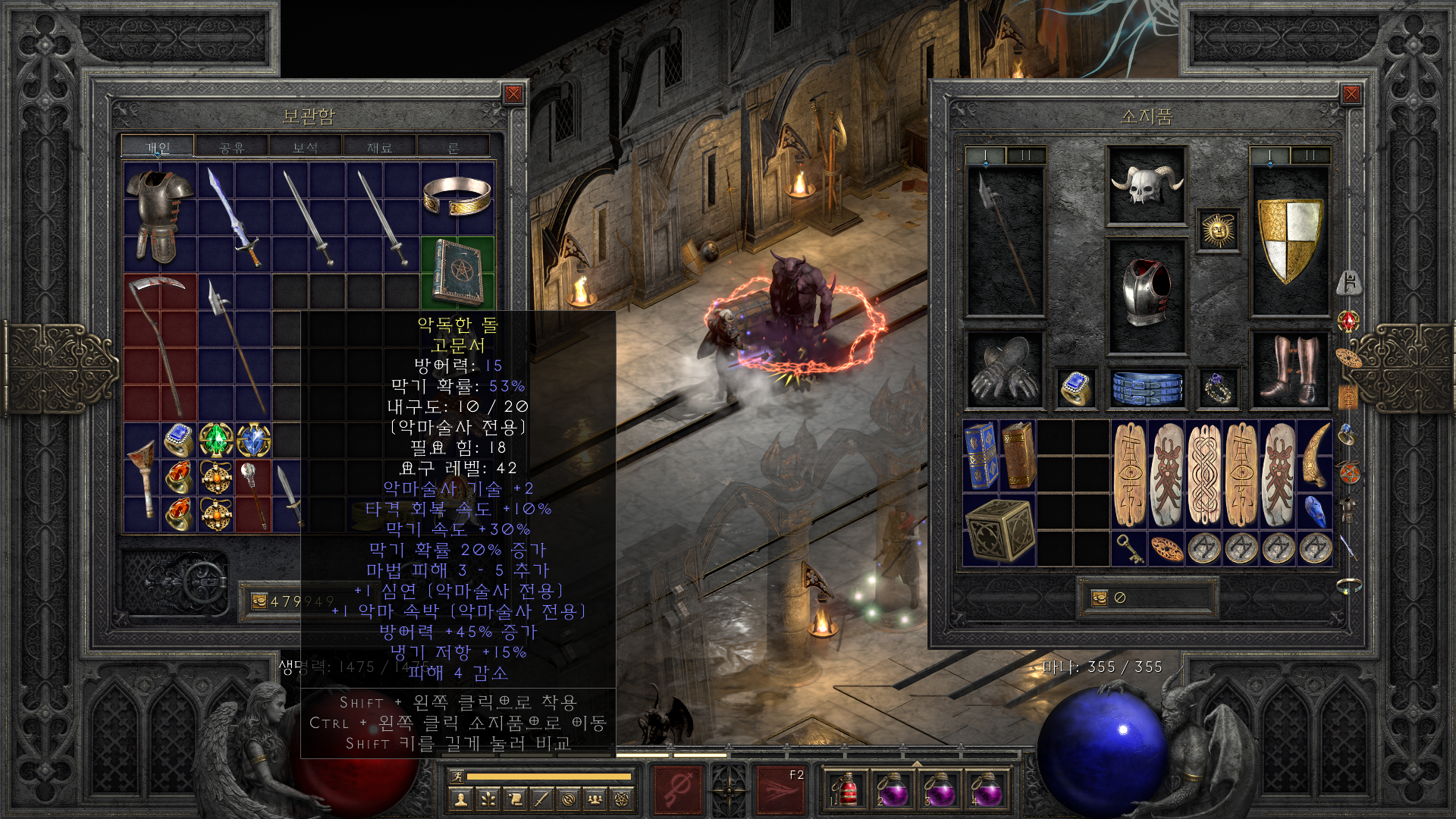Pick up the golden circlet in stash
This screenshot has width=1456, height=819.
457,196
